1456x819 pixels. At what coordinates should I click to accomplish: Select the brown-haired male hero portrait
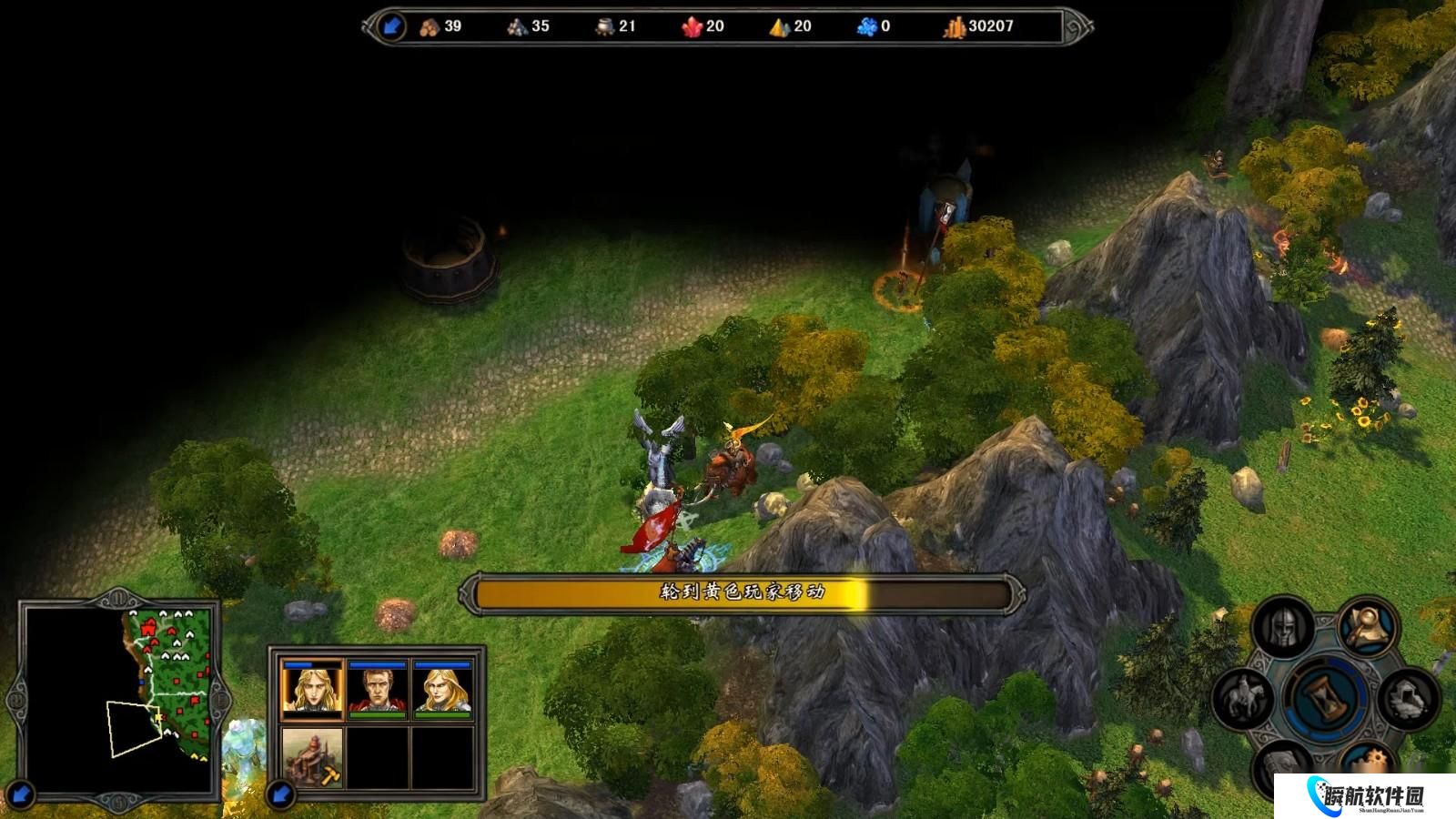coord(378,690)
